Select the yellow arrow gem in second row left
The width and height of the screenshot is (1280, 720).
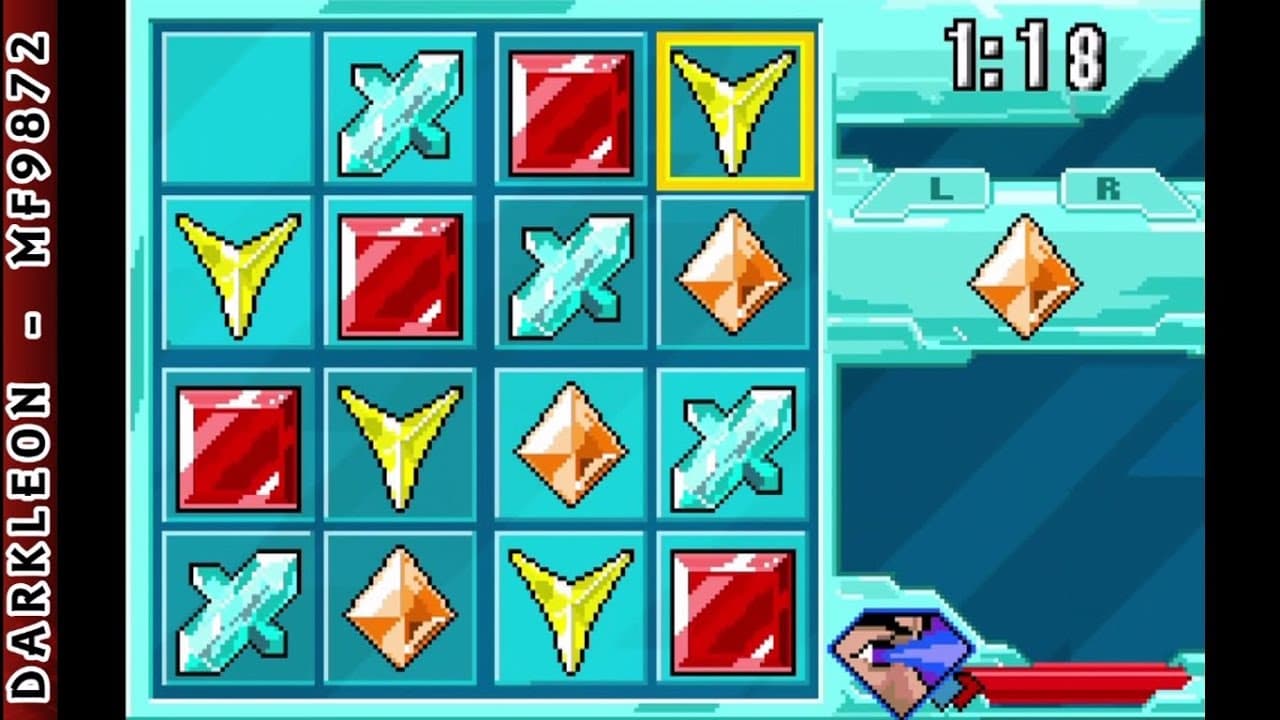tap(235, 270)
